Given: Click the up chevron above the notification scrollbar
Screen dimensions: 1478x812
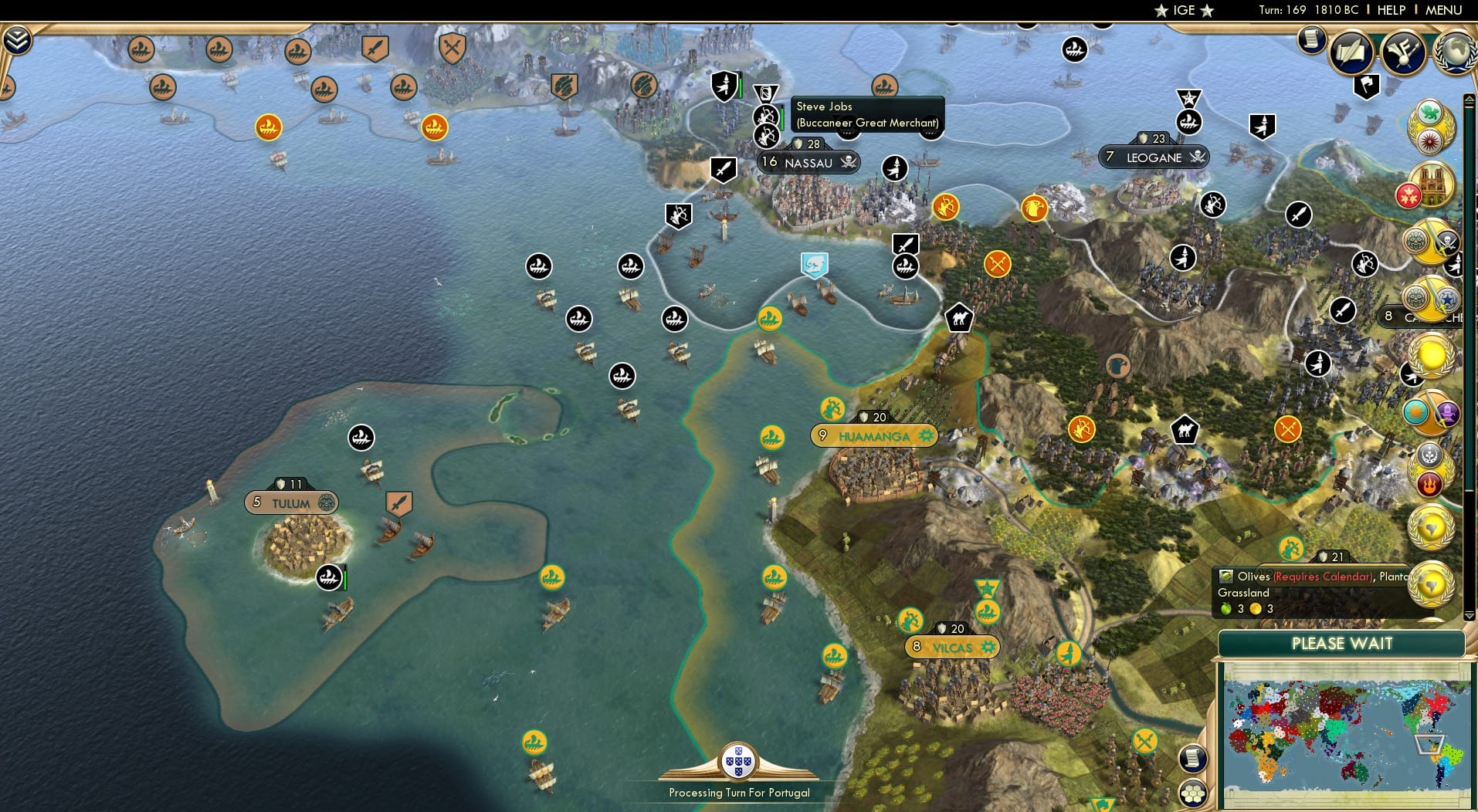Looking at the screenshot, I should pyautogui.click(x=1470, y=98).
